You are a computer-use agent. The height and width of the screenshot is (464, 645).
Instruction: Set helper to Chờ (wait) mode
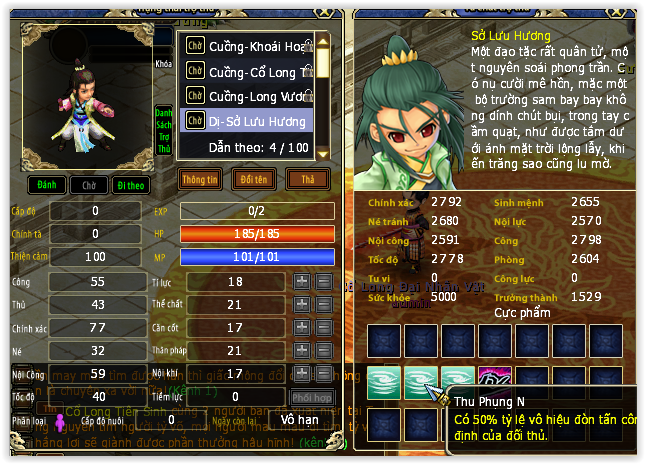coord(89,185)
